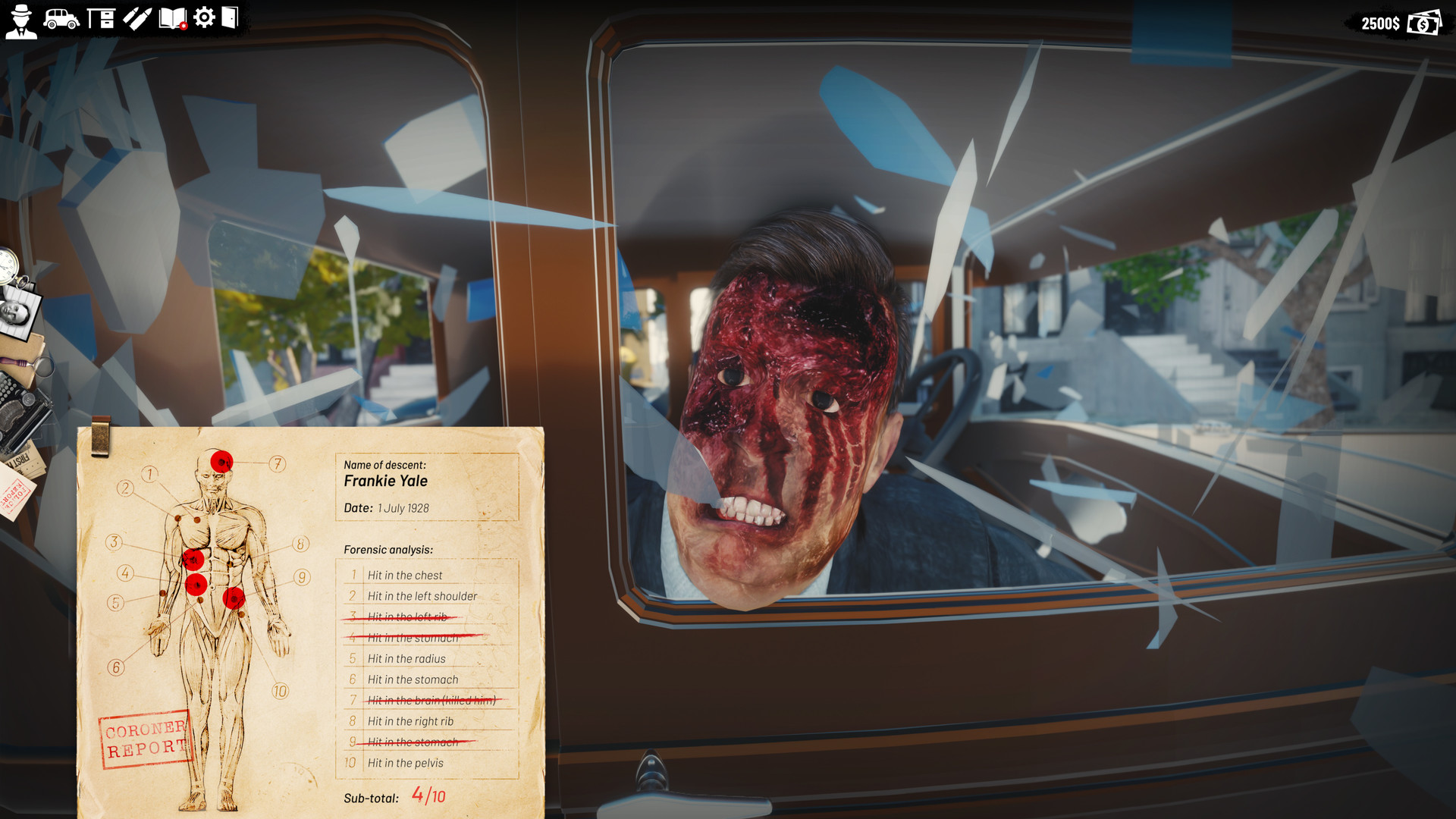The height and width of the screenshot is (819, 1456).
Task: Select the car garage icon
Action: [x=61, y=20]
